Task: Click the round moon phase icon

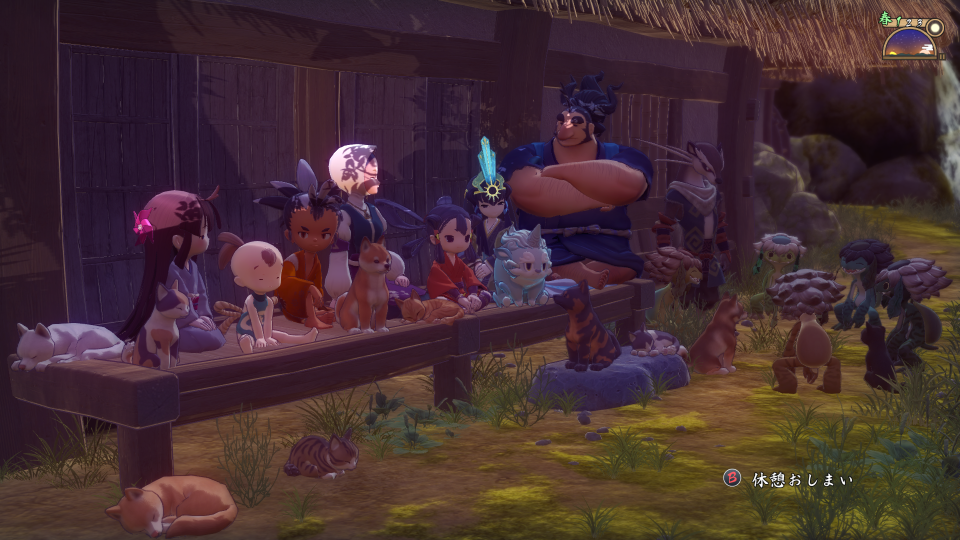Action: click(x=935, y=27)
